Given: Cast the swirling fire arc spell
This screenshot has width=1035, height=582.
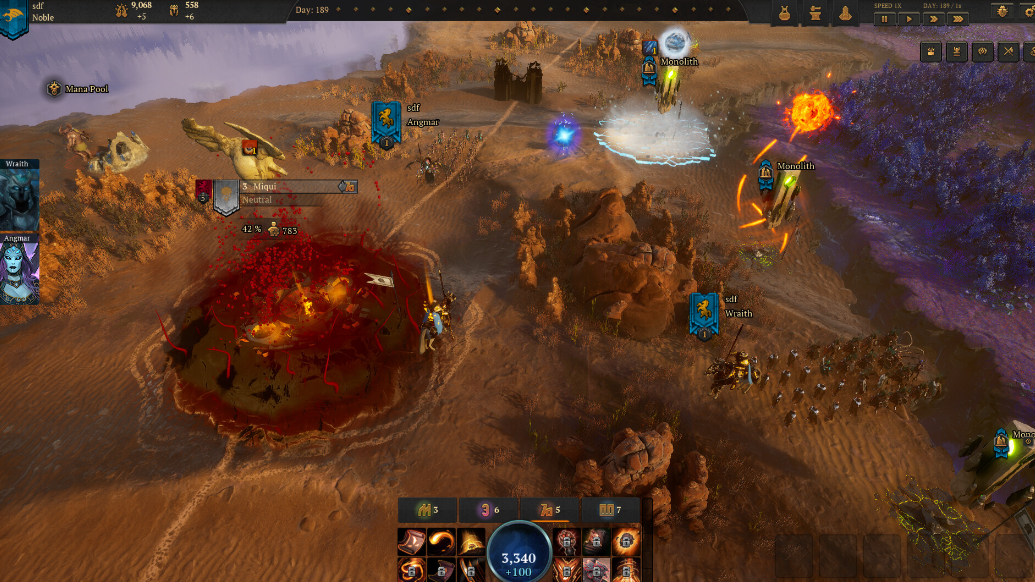Looking at the screenshot, I should (x=439, y=542).
